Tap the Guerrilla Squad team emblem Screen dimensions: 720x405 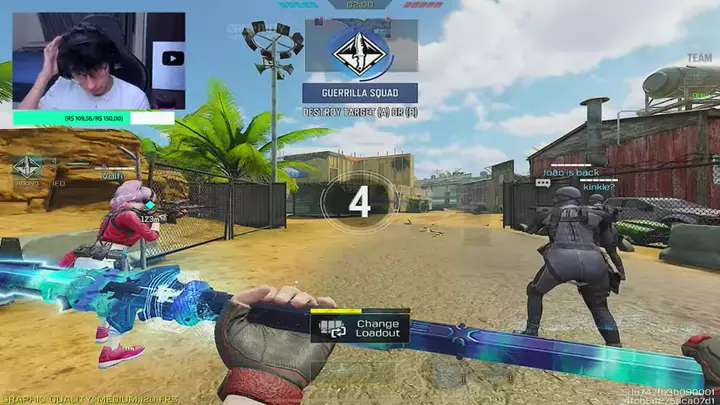pyautogui.click(x=360, y=51)
